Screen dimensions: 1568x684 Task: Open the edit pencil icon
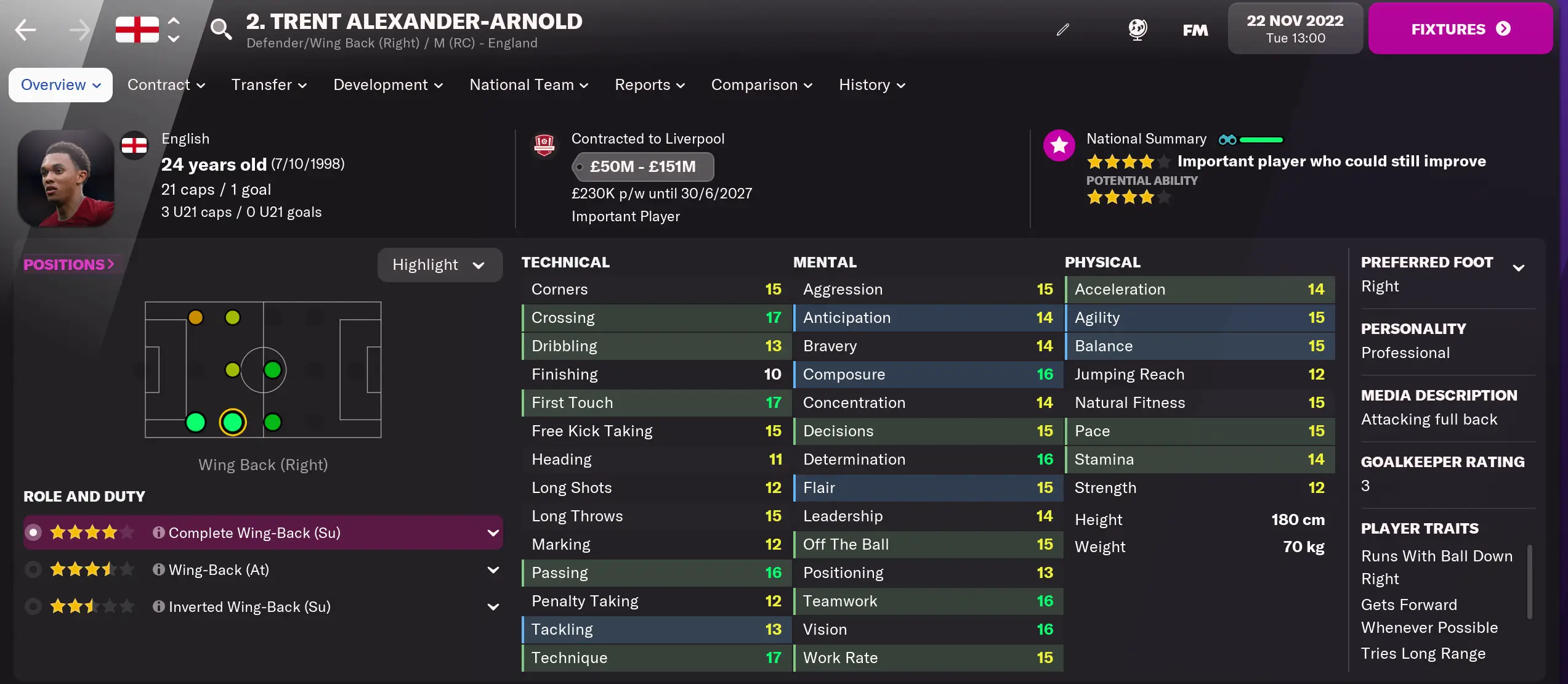(x=1062, y=29)
